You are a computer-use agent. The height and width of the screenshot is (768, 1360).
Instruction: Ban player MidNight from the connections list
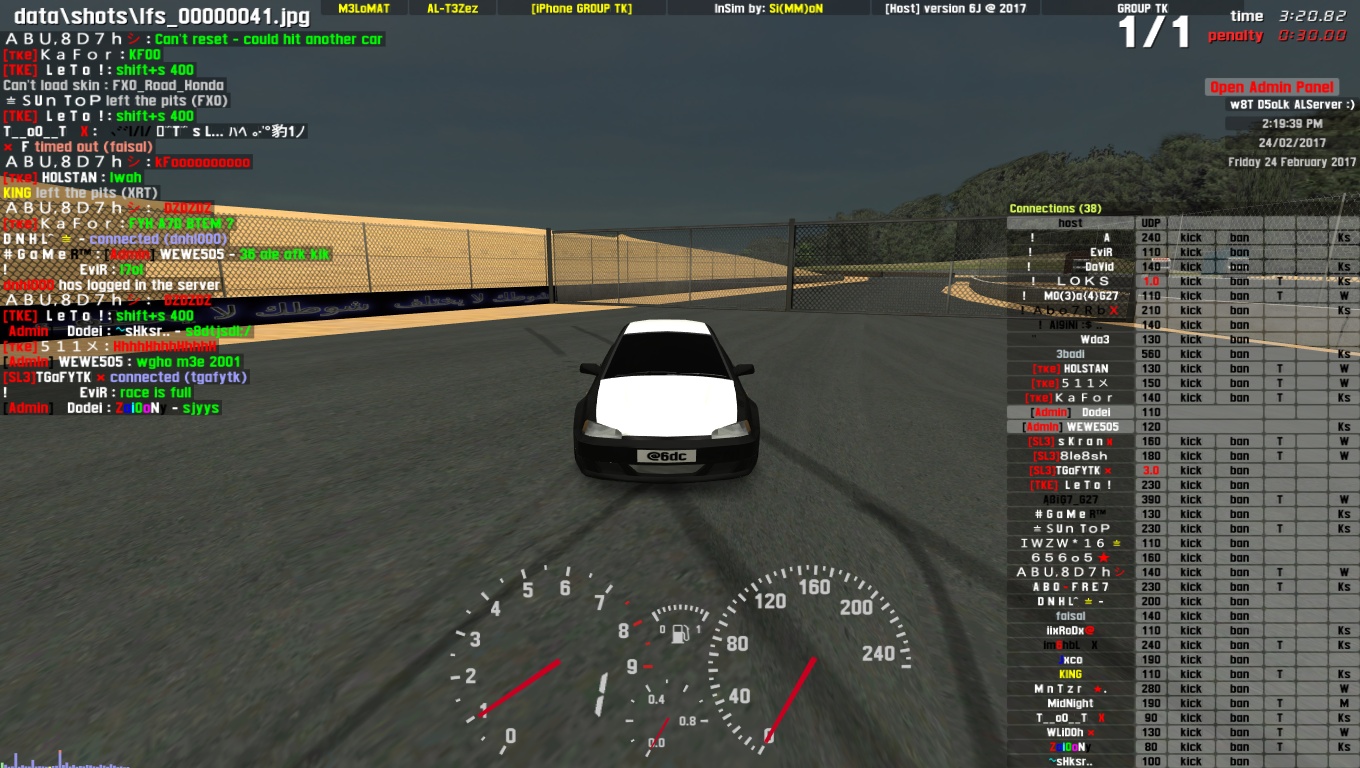click(x=1239, y=703)
